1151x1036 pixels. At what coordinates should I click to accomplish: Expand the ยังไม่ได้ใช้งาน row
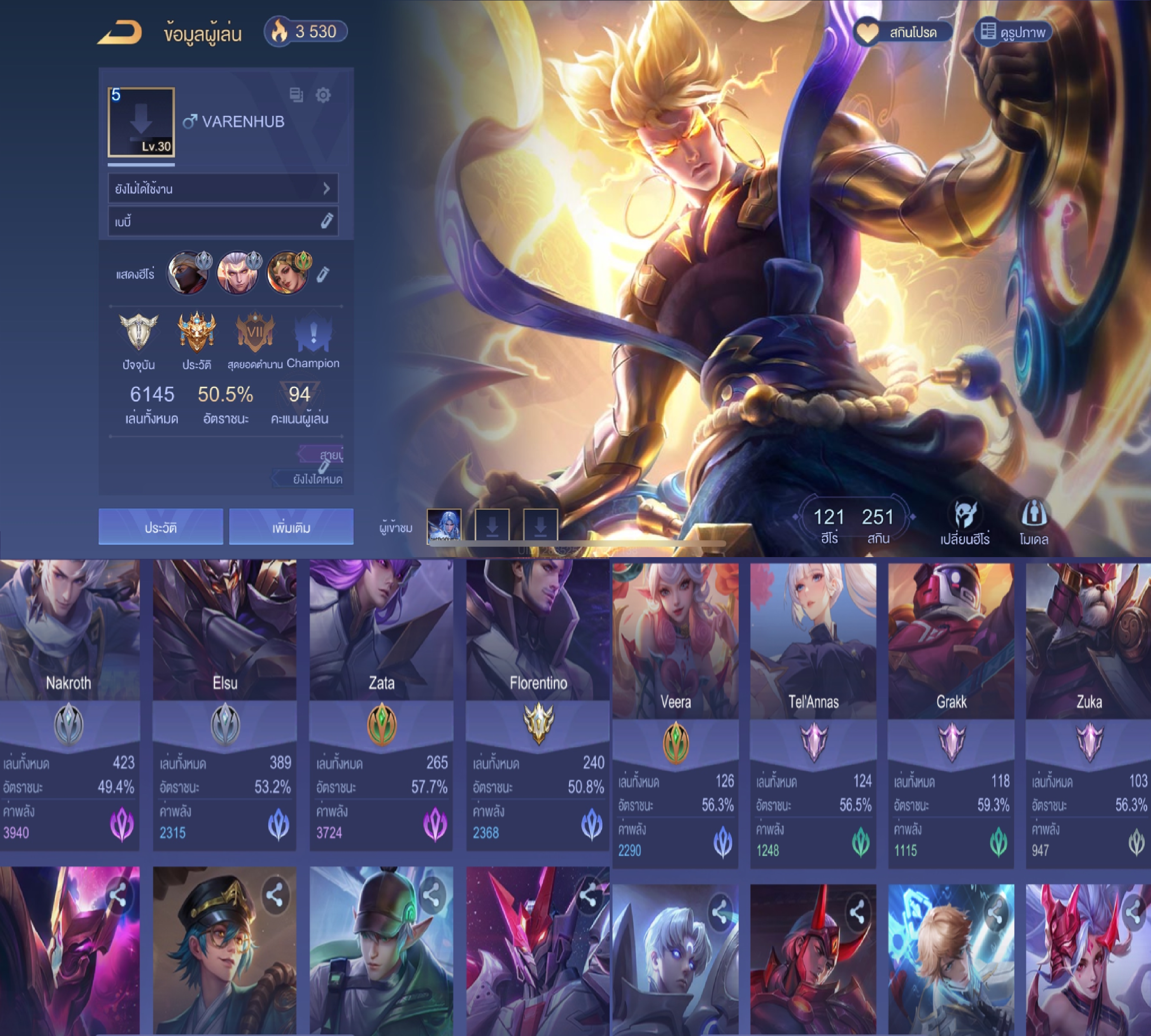223,189
